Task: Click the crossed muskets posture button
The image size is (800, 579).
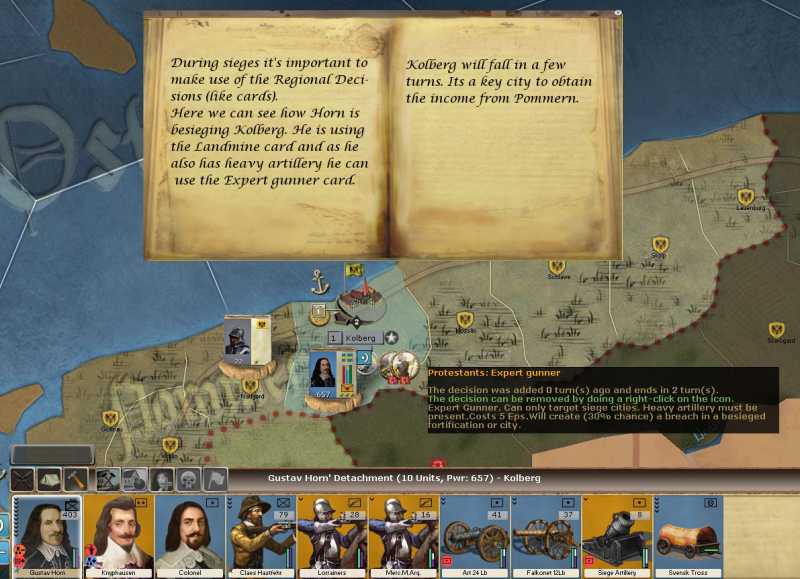Action: 23,479
